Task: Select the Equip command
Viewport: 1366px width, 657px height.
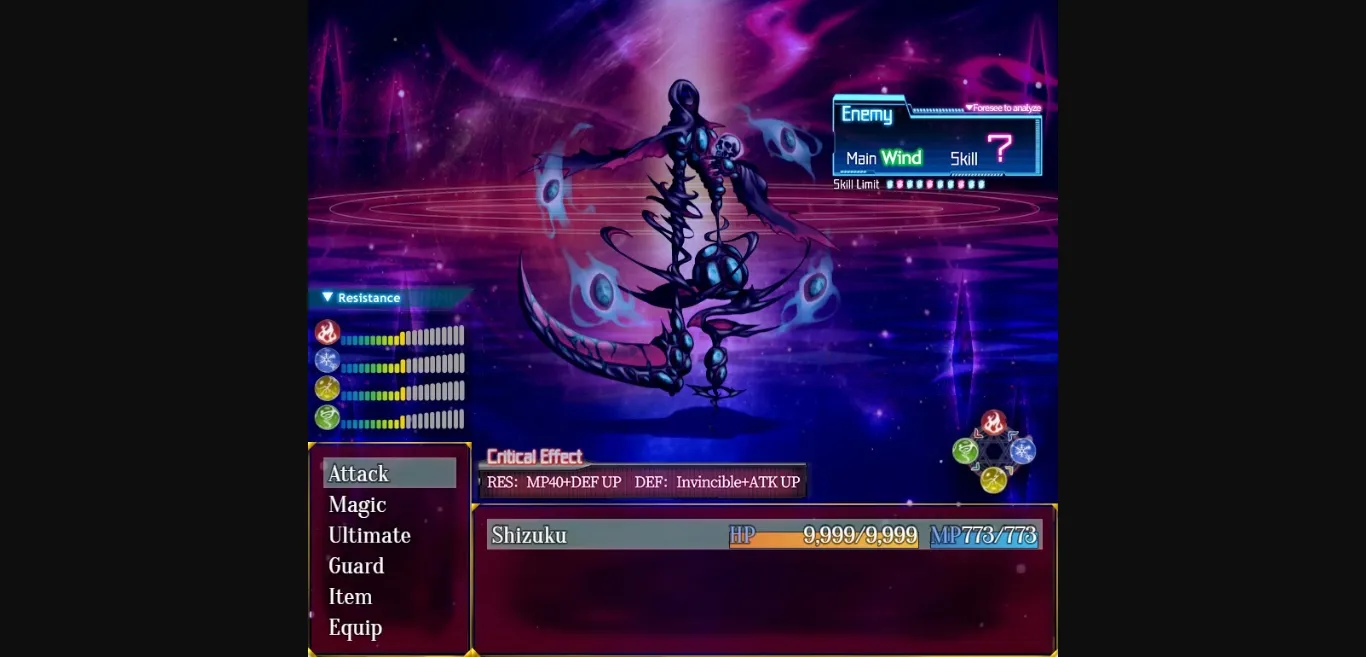Action: click(x=355, y=628)
